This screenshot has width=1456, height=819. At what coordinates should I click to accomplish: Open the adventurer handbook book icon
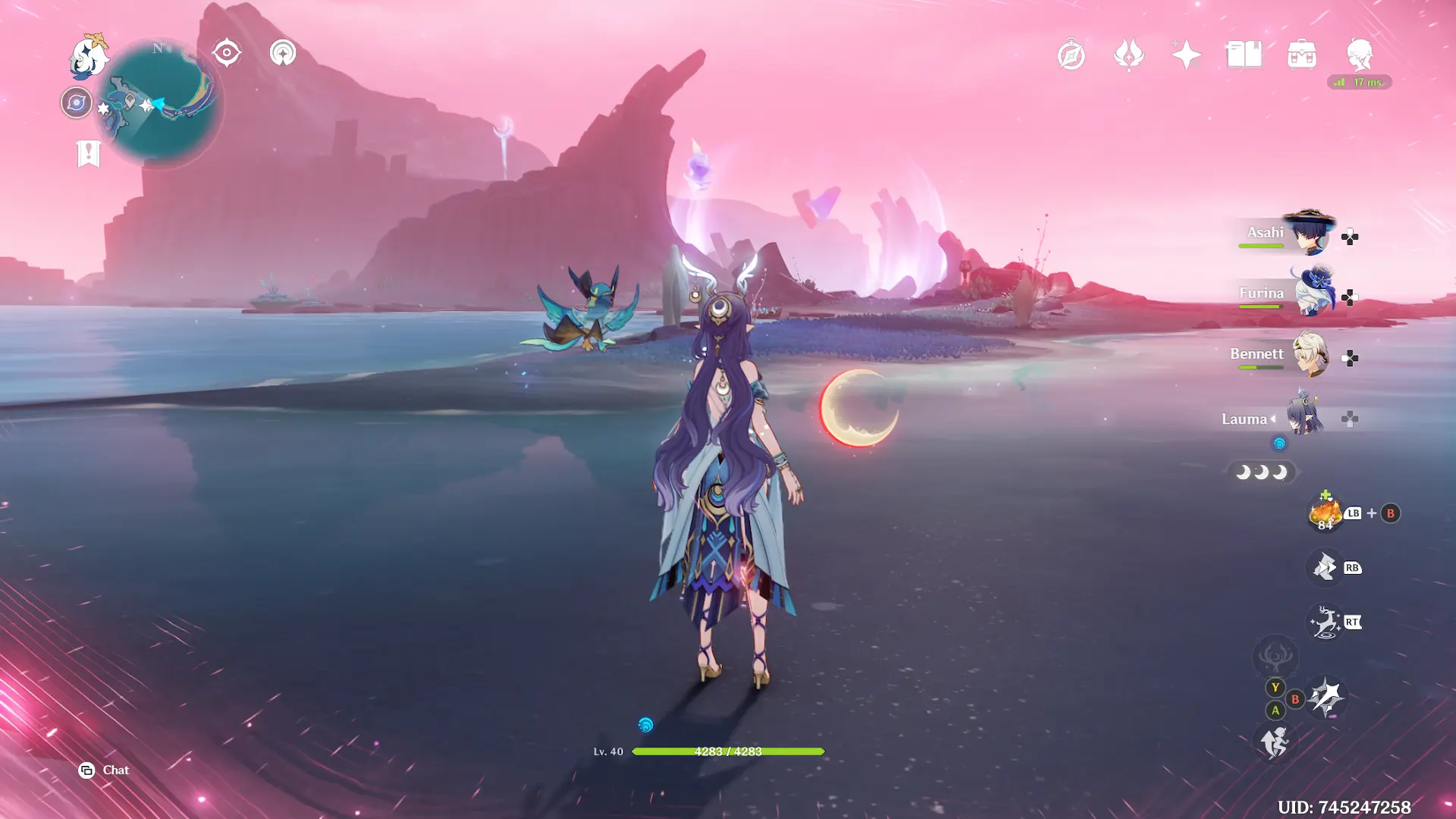pyautogui.click(x=1244, y=55)
